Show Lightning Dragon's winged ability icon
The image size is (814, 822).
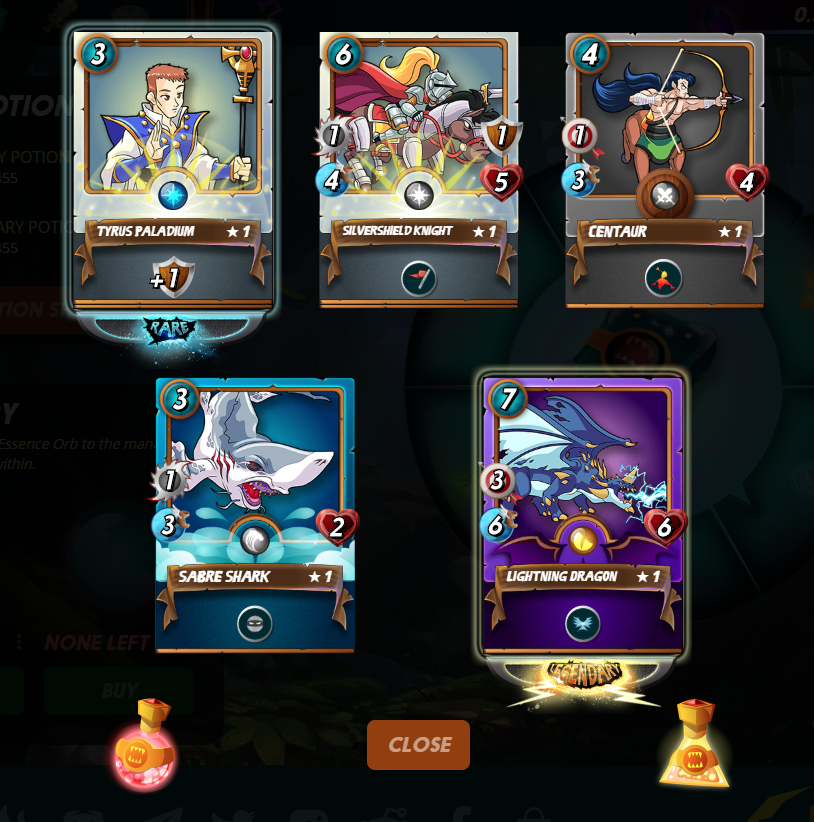click(583, 624)
